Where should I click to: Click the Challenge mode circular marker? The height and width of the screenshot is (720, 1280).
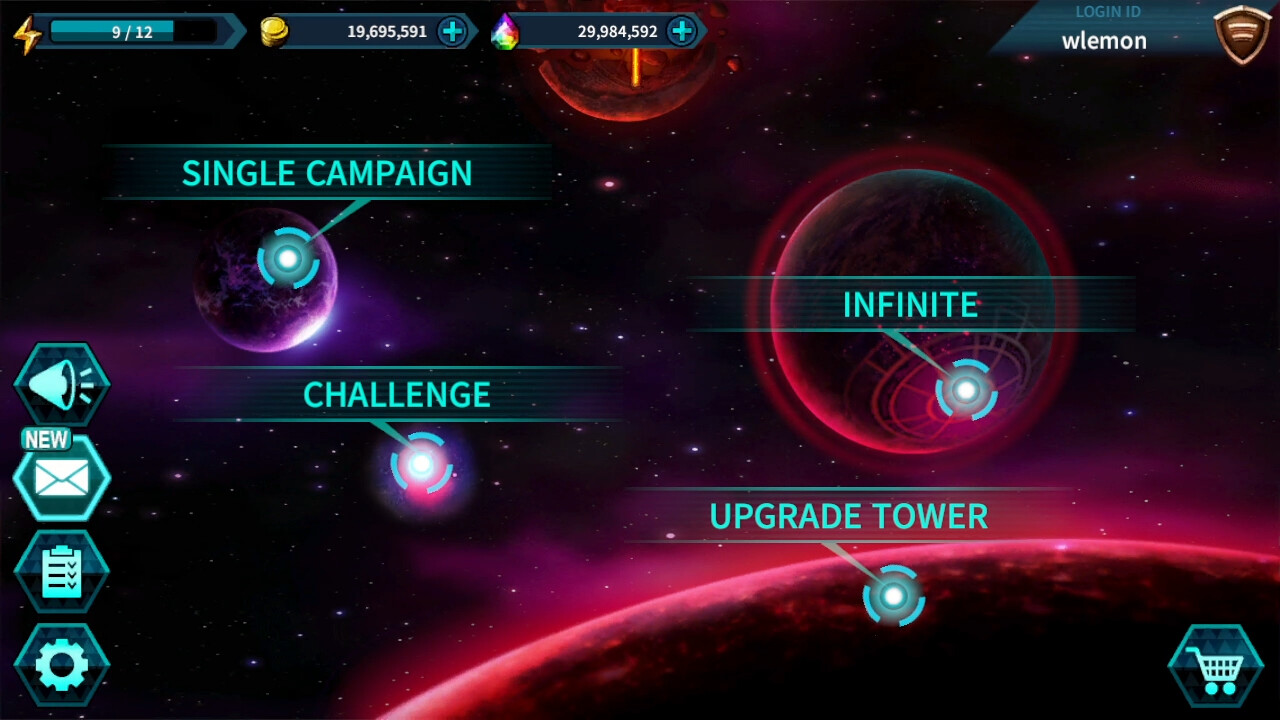(x=421, y=462)
